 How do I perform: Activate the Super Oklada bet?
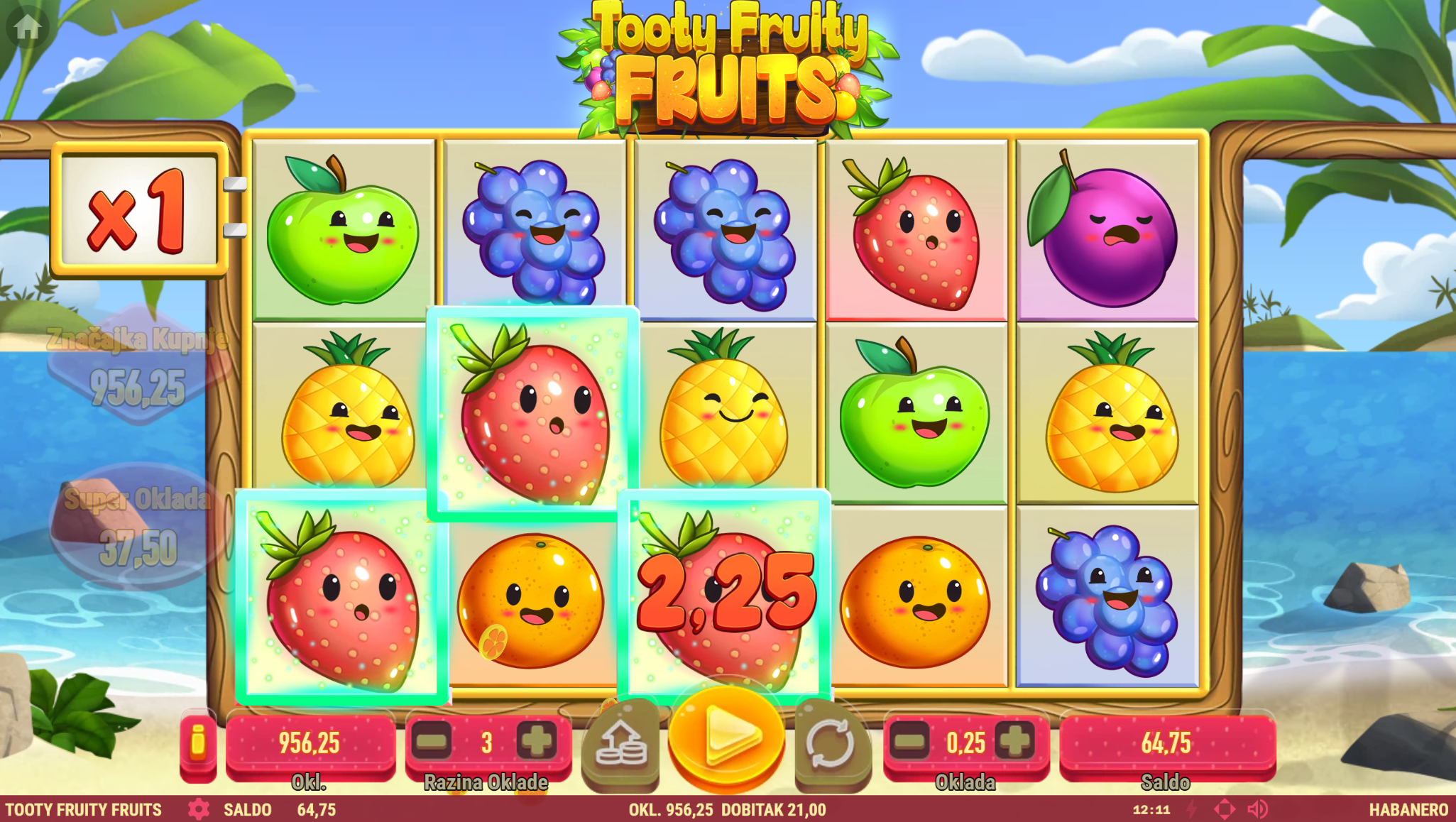(x=137, y=527)
